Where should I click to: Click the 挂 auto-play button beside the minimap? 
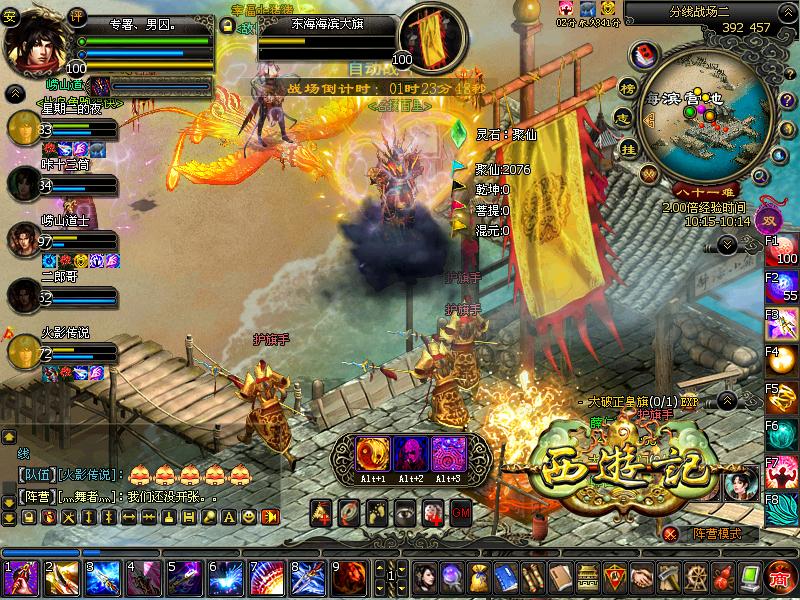pyautogui.click(x=629, y=148)
